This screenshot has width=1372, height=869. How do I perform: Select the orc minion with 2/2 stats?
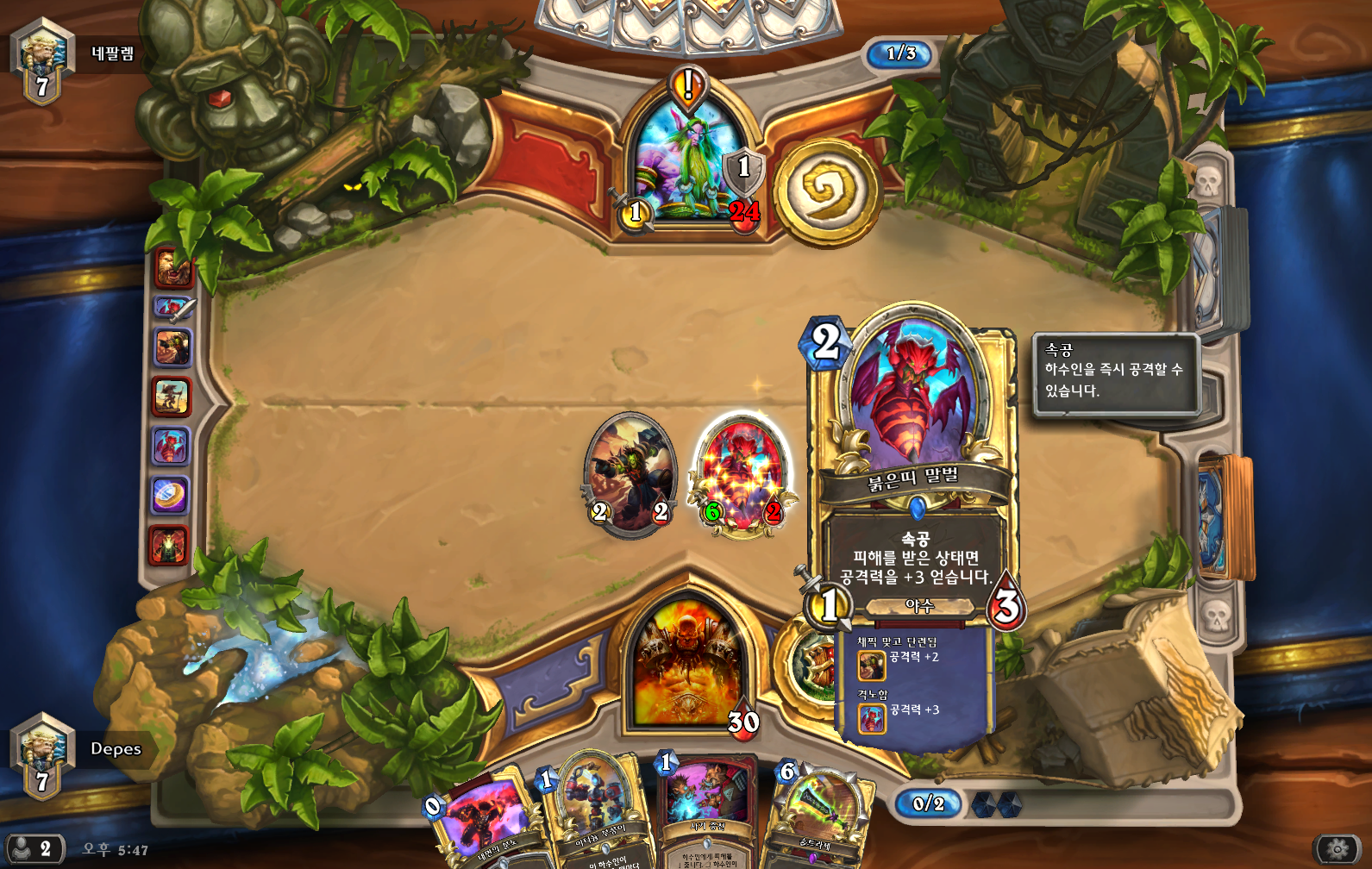(x=630, y=474)
